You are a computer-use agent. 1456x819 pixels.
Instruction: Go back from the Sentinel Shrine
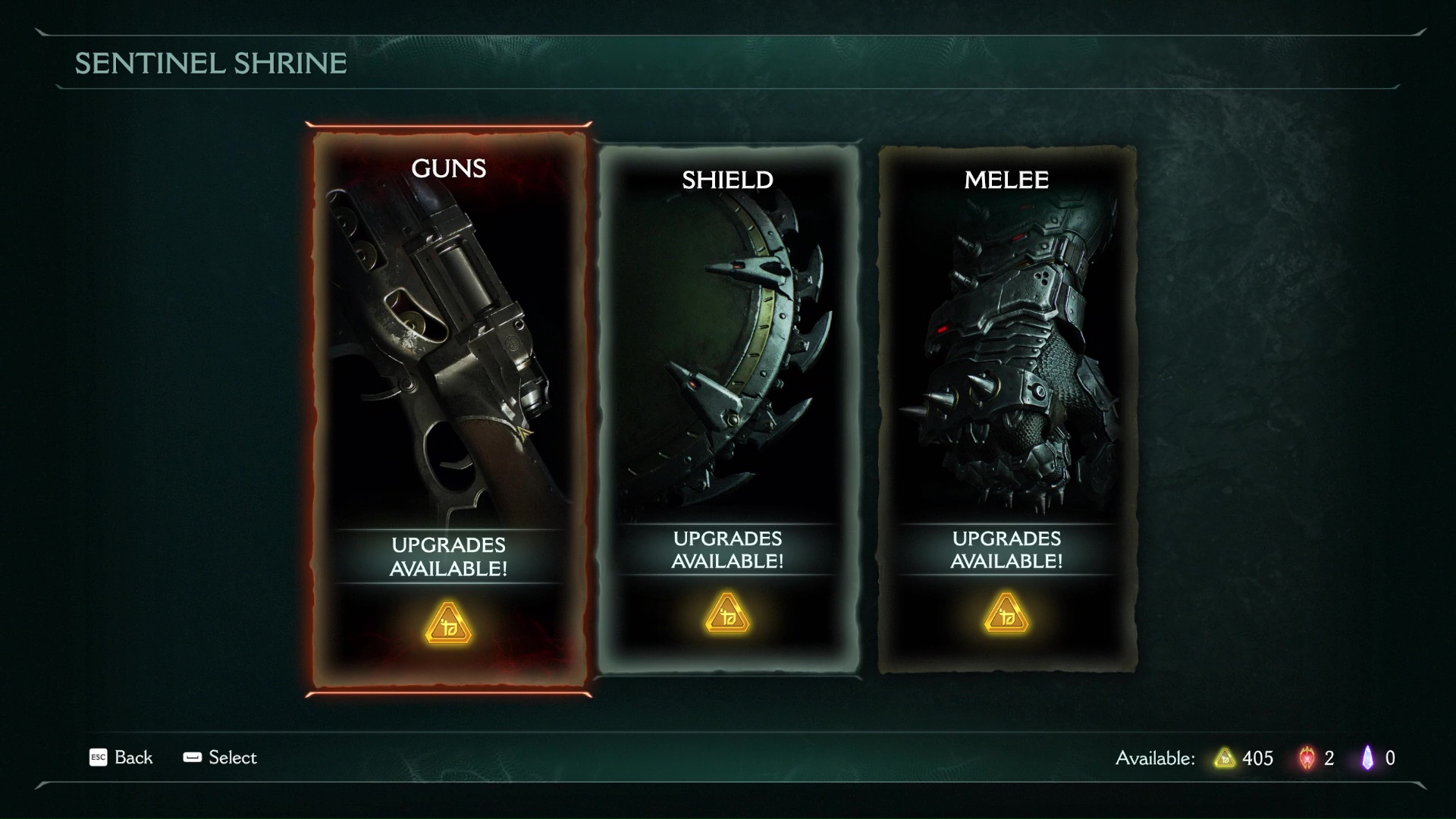[x=121, y=758]
